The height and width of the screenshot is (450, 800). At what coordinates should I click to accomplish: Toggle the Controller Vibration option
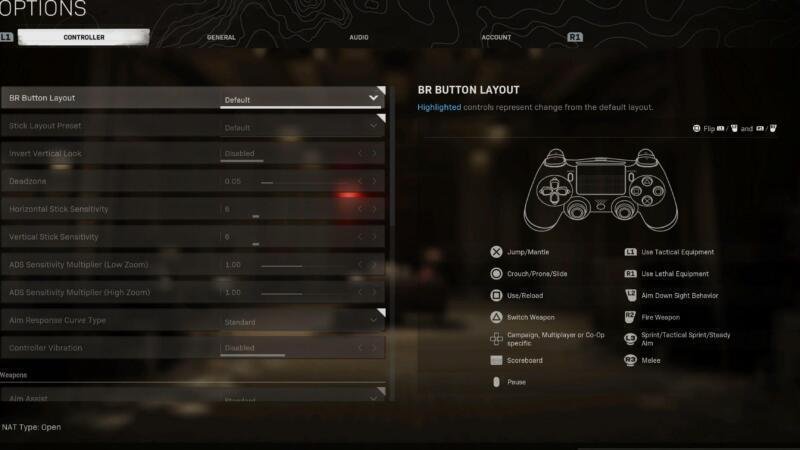pyautogui.click(x=301, y=348)
